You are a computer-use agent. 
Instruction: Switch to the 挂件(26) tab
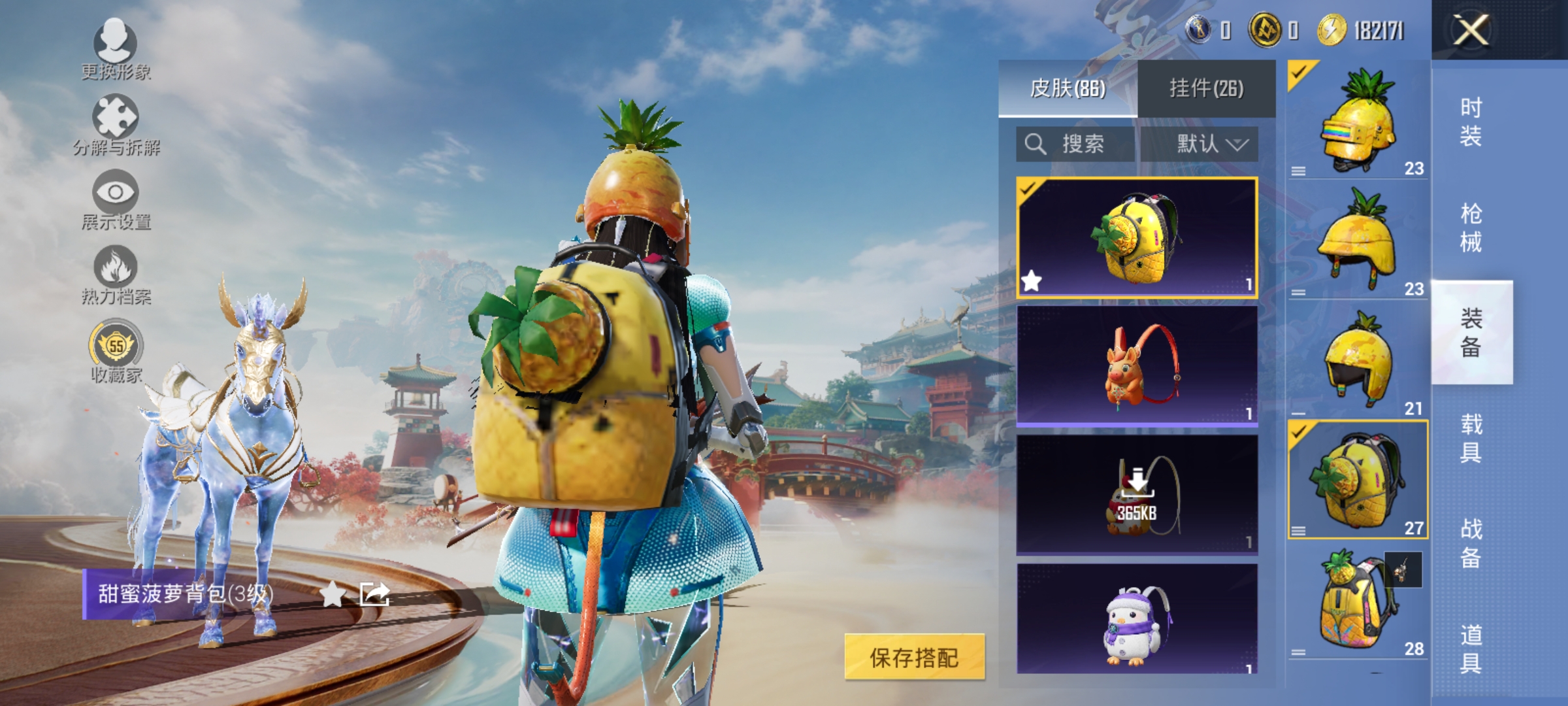1205,89
